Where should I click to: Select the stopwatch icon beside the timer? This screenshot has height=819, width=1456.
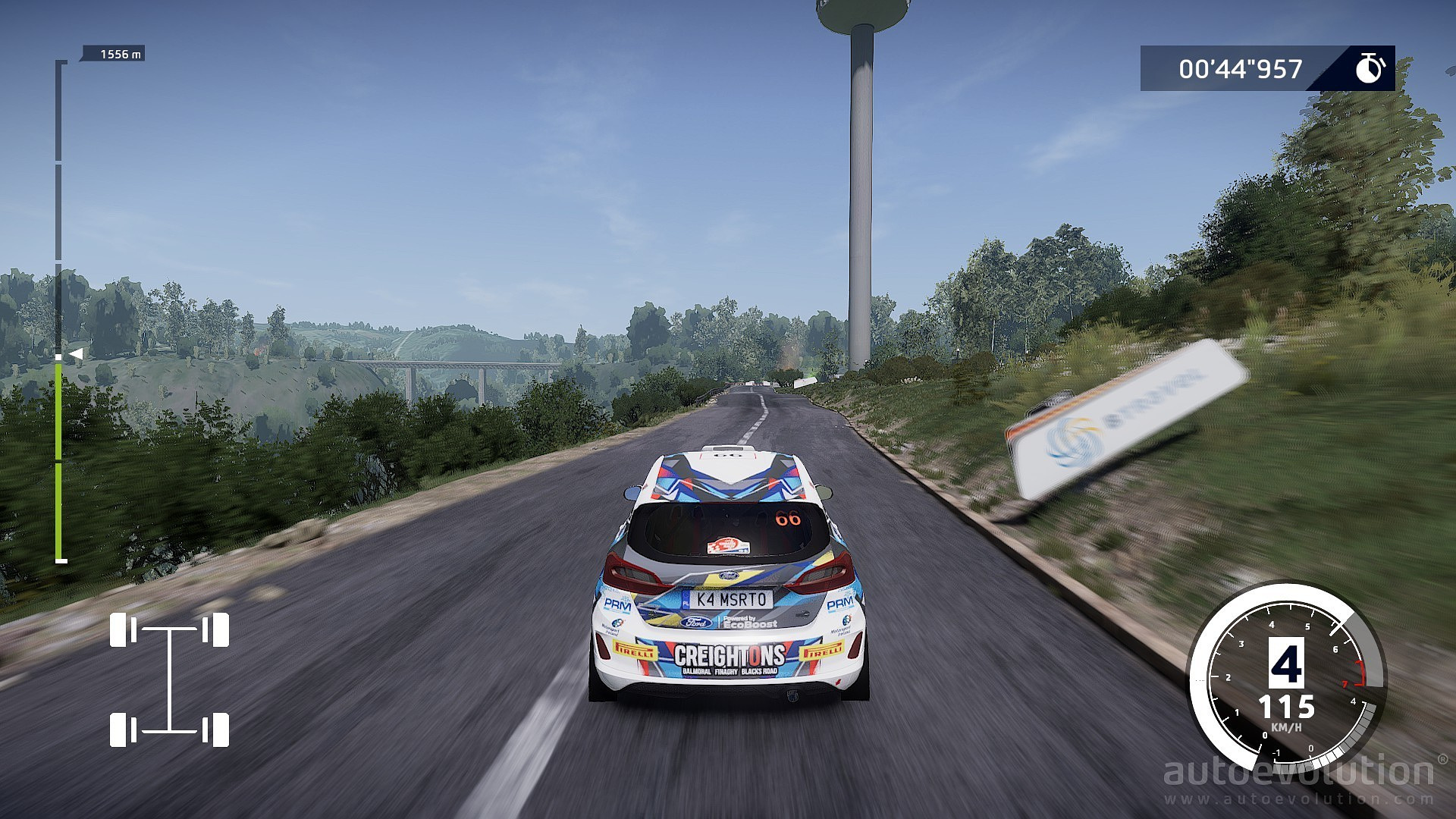(x=1370, y=68)
